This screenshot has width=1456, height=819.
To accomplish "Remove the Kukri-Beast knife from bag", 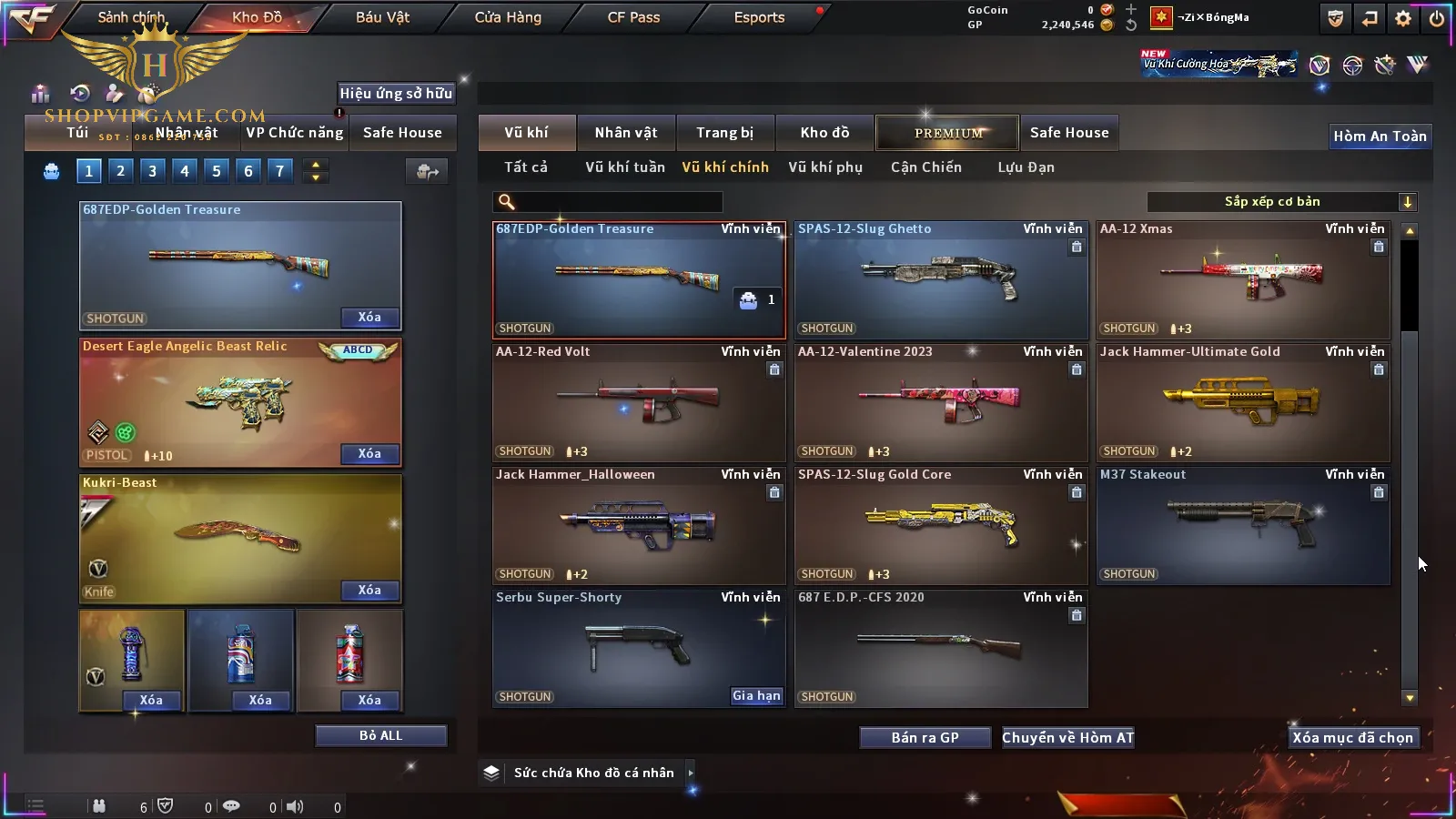I will [369, 591].
